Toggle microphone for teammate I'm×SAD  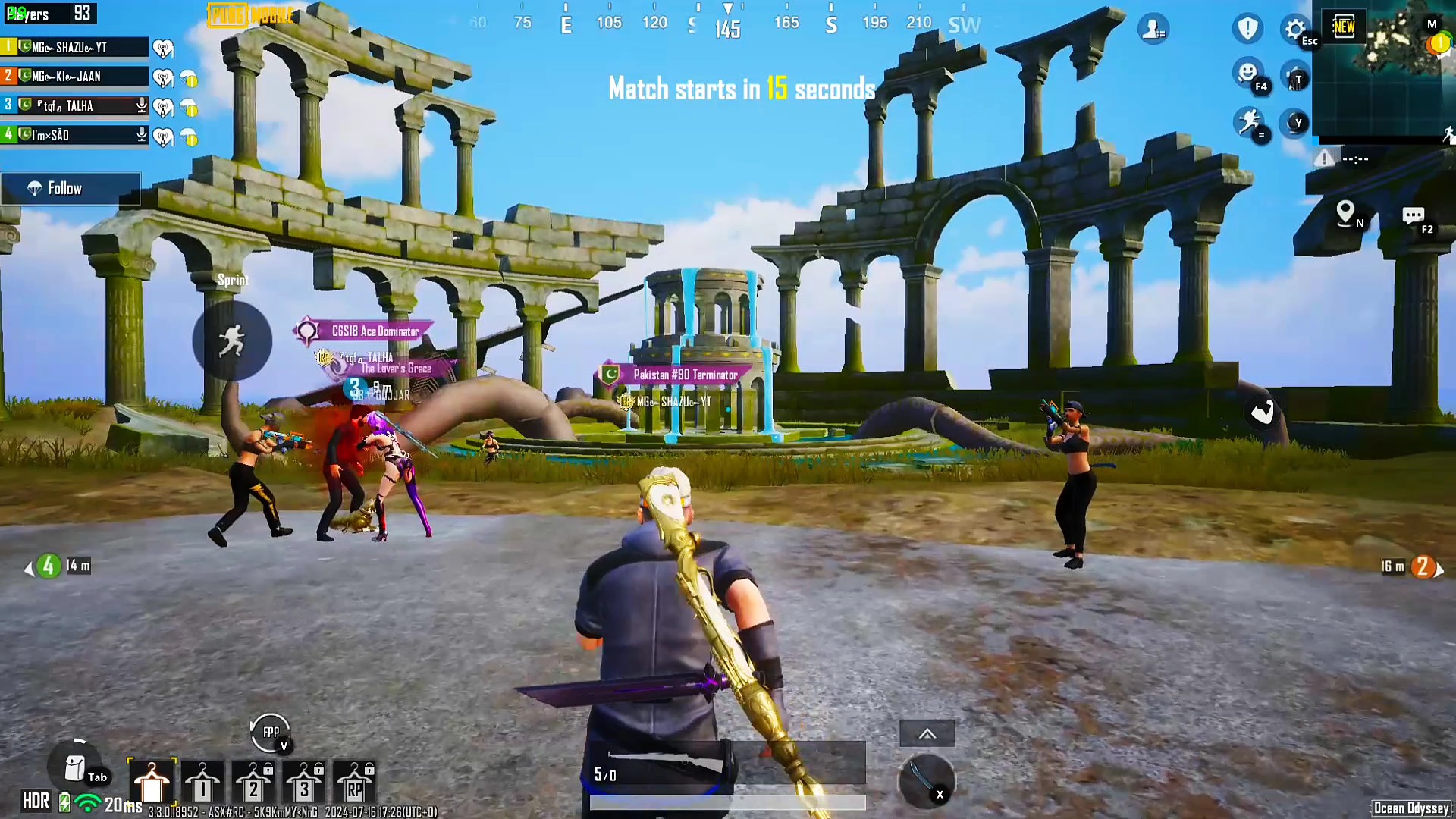(x=141, y=135)
